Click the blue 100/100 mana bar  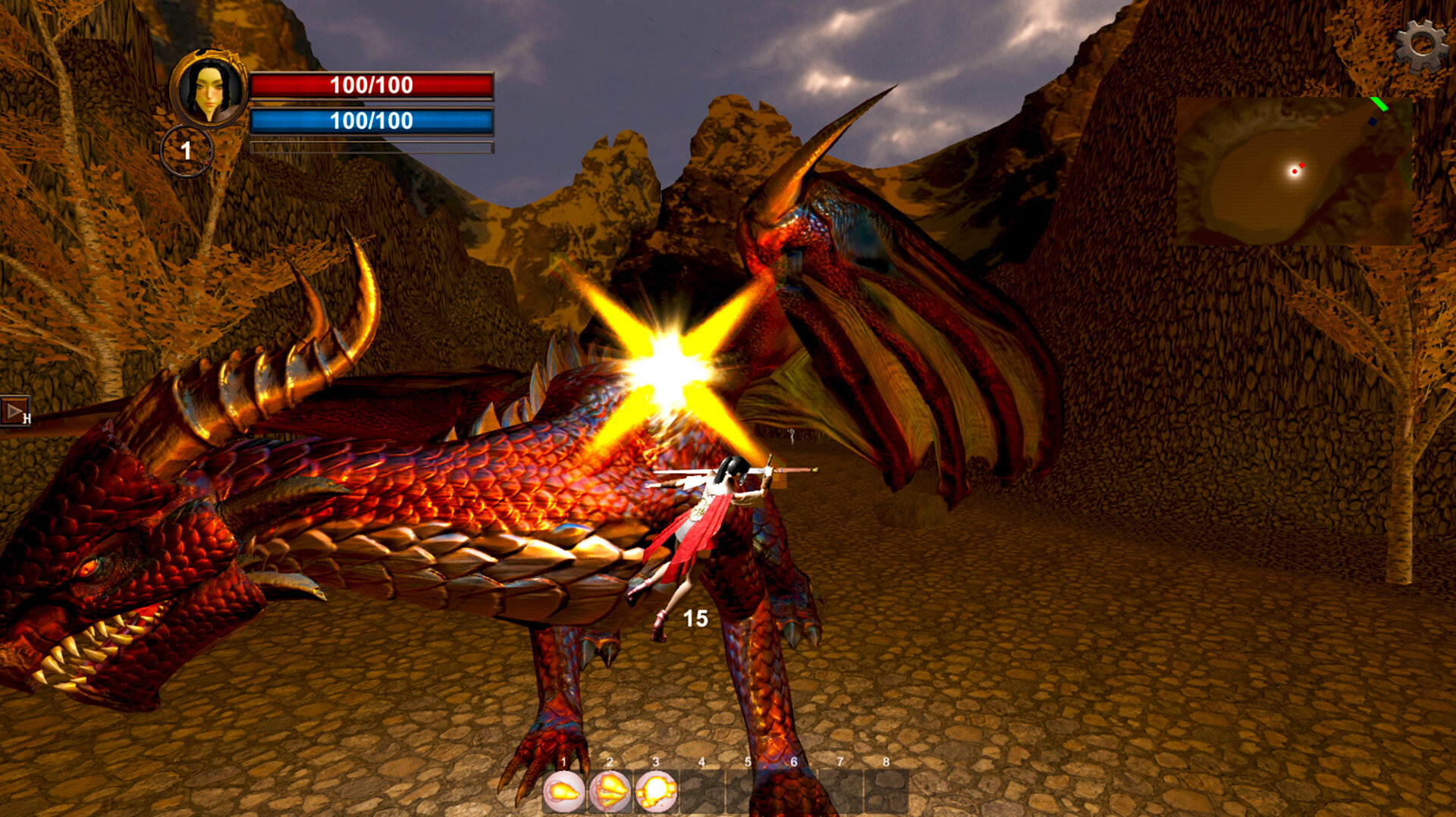click(372, 119)
